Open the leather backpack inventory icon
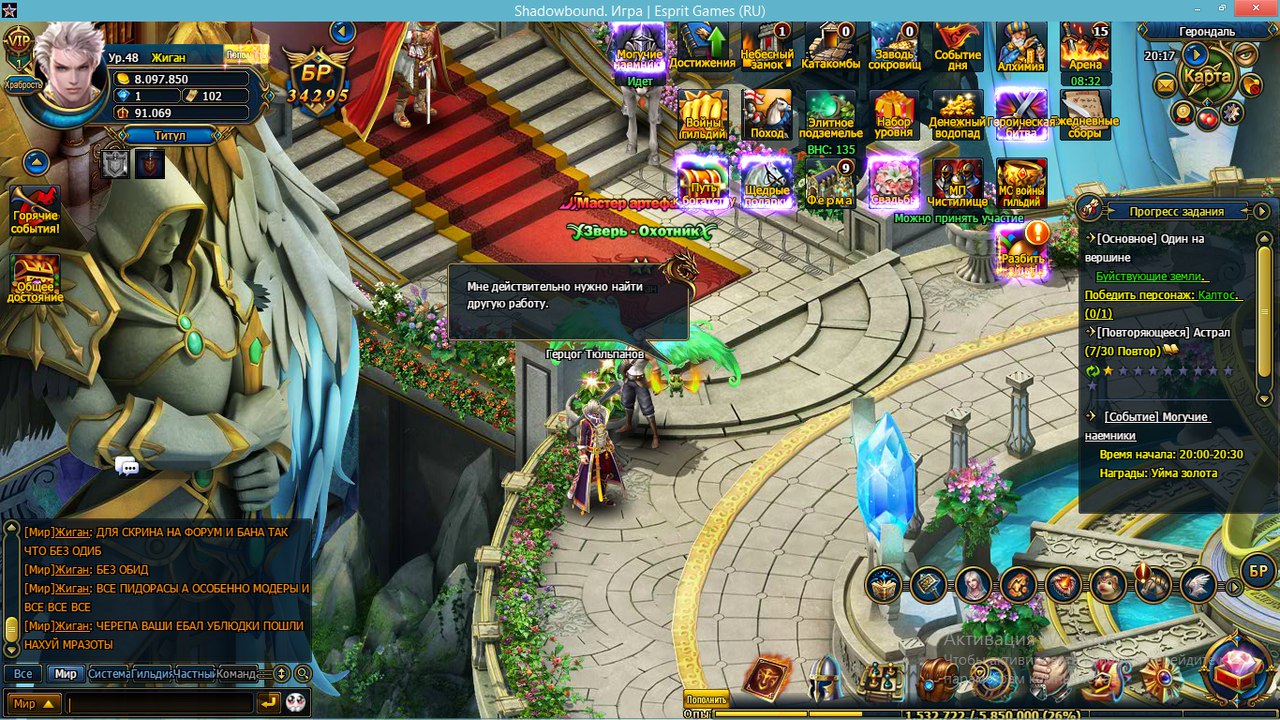 pyautogui.click(x=934, y=680)
